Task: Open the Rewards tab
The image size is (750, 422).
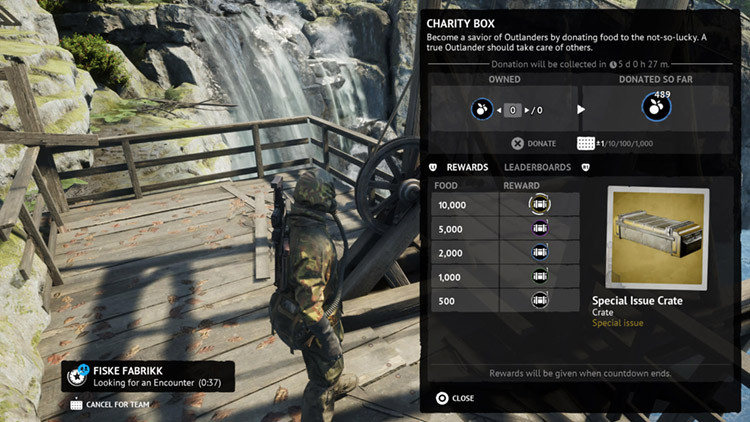Action: [x=467, y=167]
